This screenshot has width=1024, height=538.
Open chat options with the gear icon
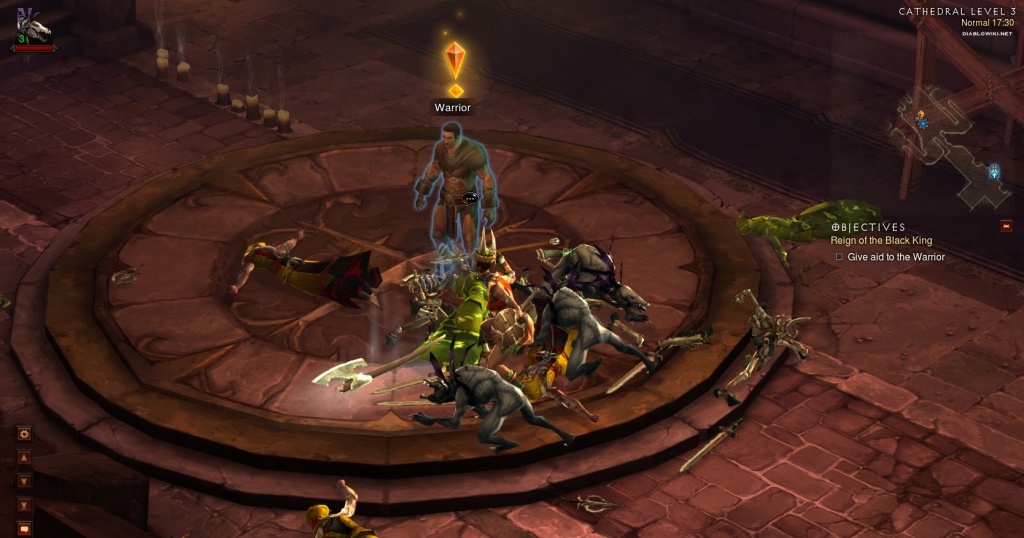tap(24, 434)
